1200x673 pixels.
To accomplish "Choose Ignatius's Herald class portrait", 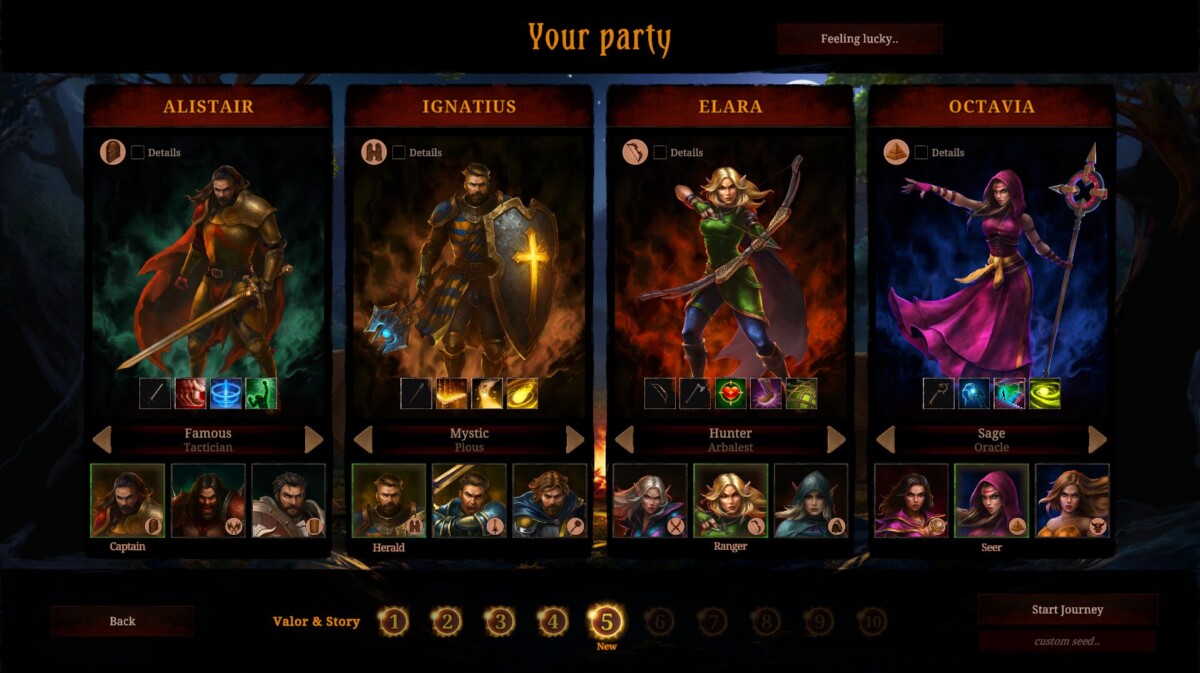I will (x=388, y=500).
